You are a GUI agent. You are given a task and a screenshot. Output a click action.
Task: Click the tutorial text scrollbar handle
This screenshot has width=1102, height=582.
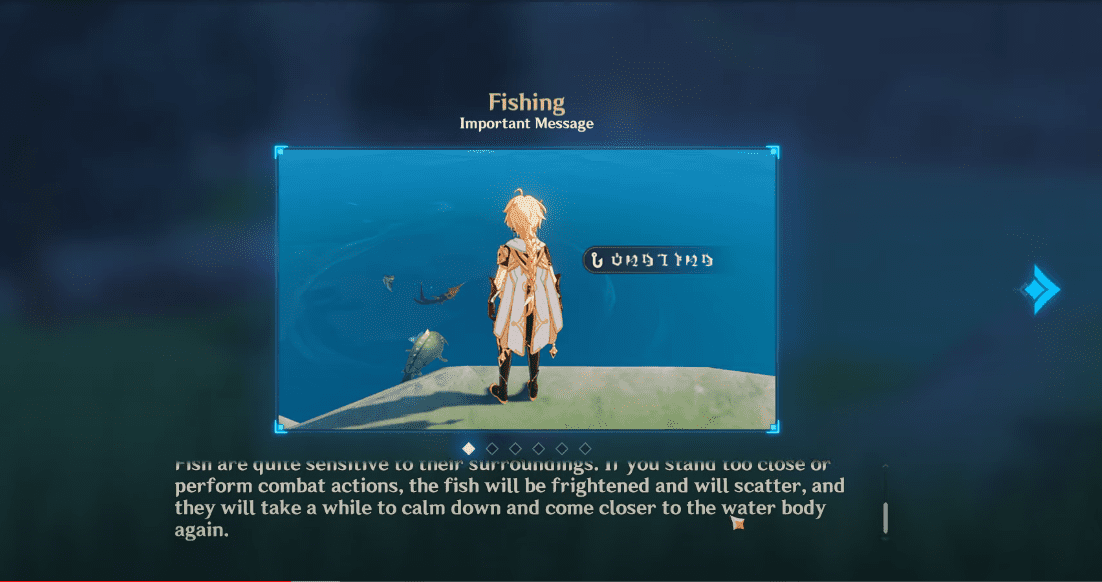tap(886, 517)
